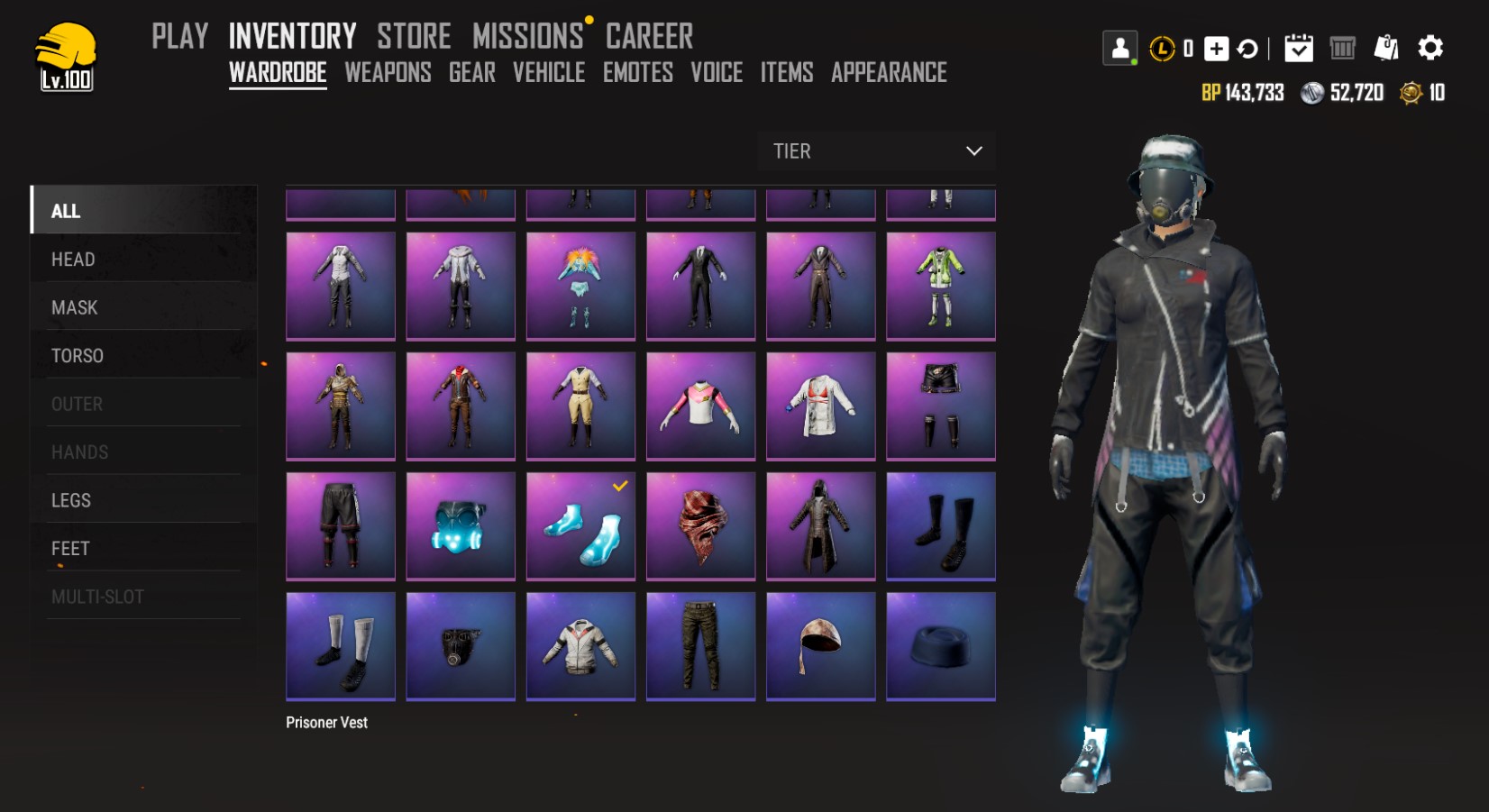Select the Feet category filter
This screenshot has height=812, width=1489.
pyautogui.click(x=70, y=549)
